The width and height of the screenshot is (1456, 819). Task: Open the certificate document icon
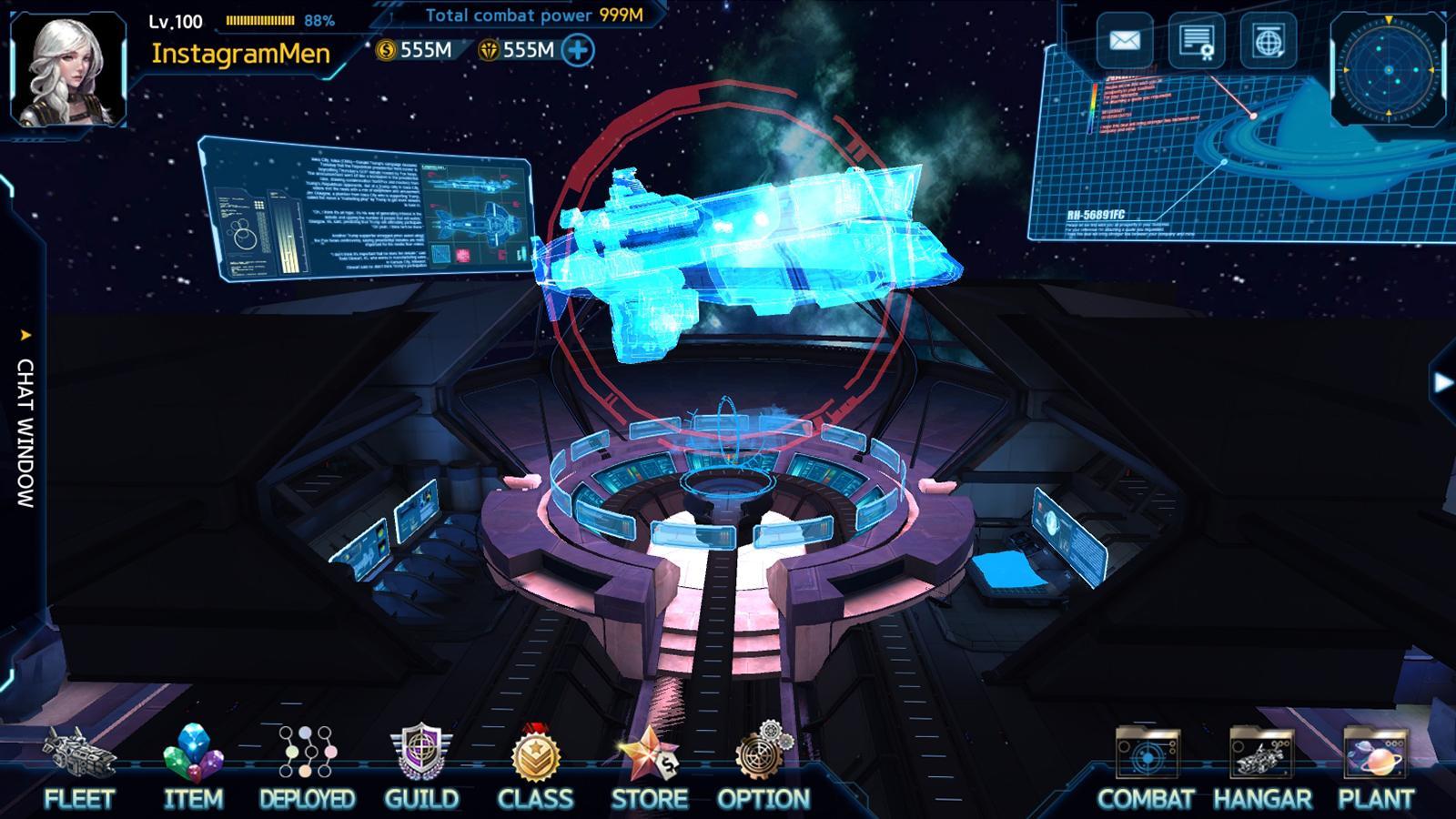tap(1196, 41)
